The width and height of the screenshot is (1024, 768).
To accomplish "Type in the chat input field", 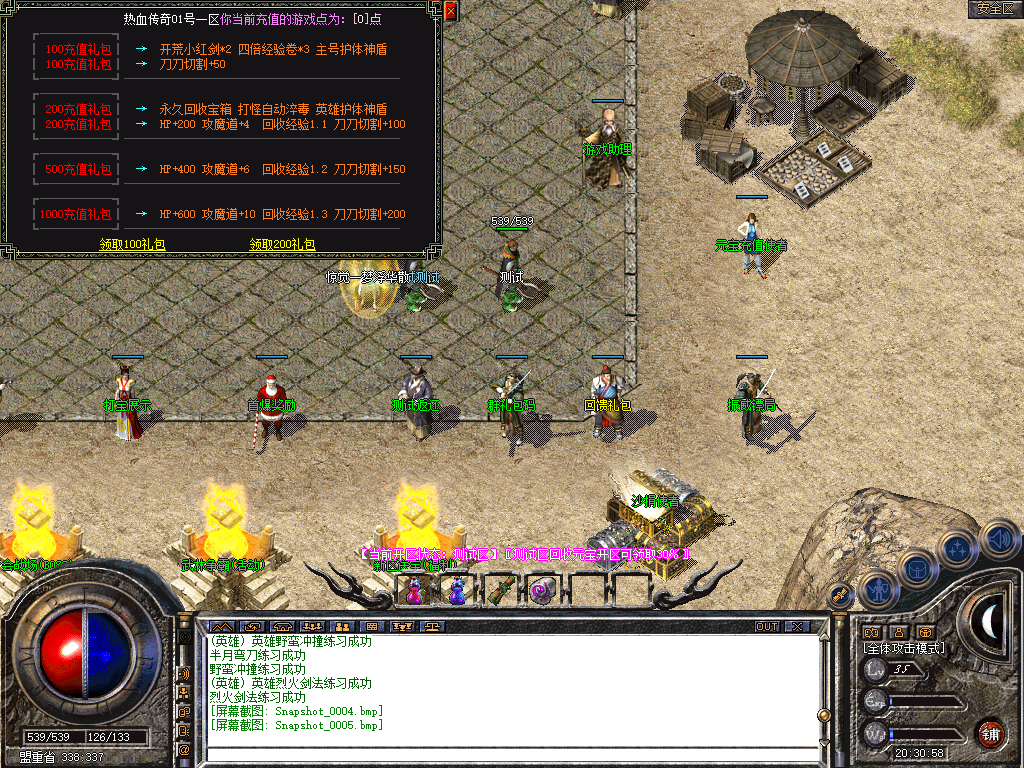I will [510, 752].
